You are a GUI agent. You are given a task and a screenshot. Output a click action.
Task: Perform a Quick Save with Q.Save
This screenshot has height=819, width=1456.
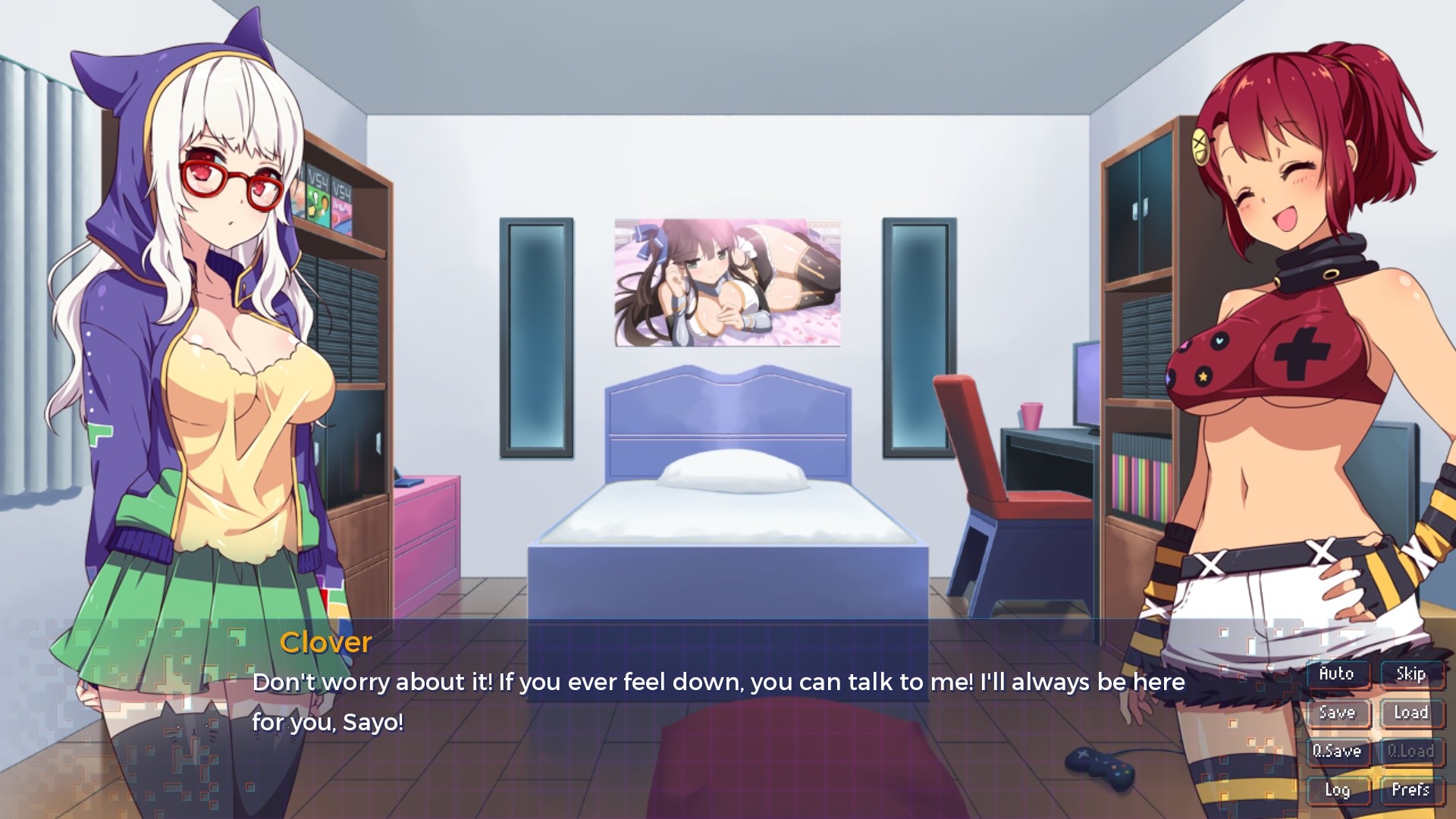click(1338, 752)
